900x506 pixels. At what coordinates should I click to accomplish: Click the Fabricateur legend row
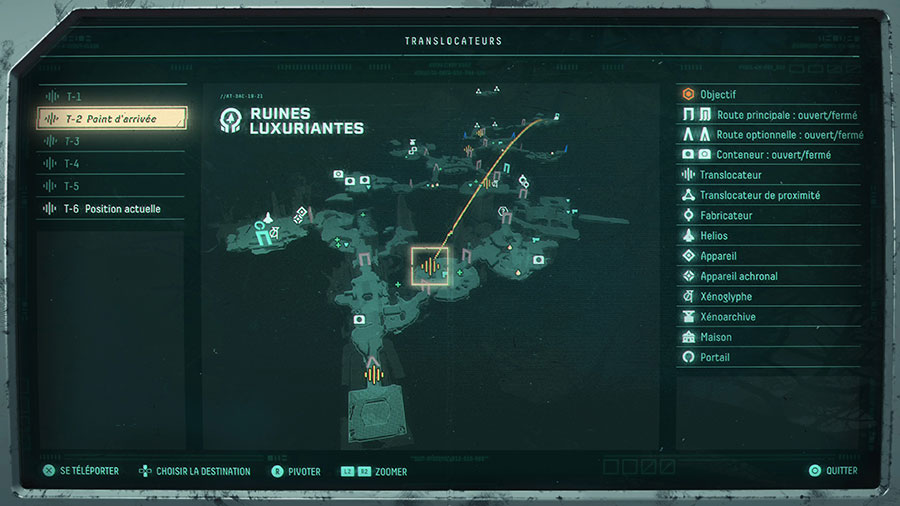click(x=768, y=216)
